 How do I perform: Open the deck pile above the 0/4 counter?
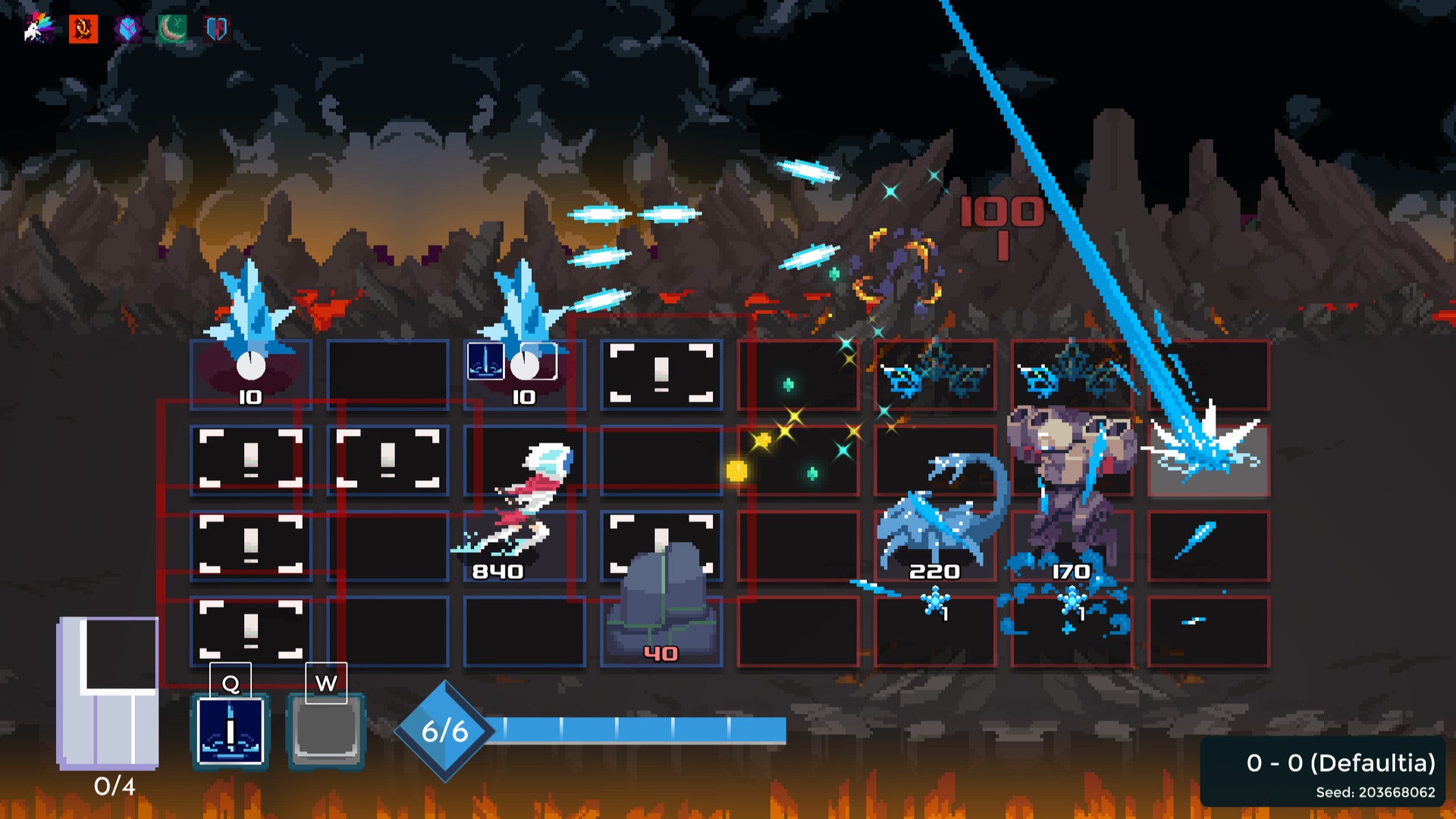[x=108, y=692]
